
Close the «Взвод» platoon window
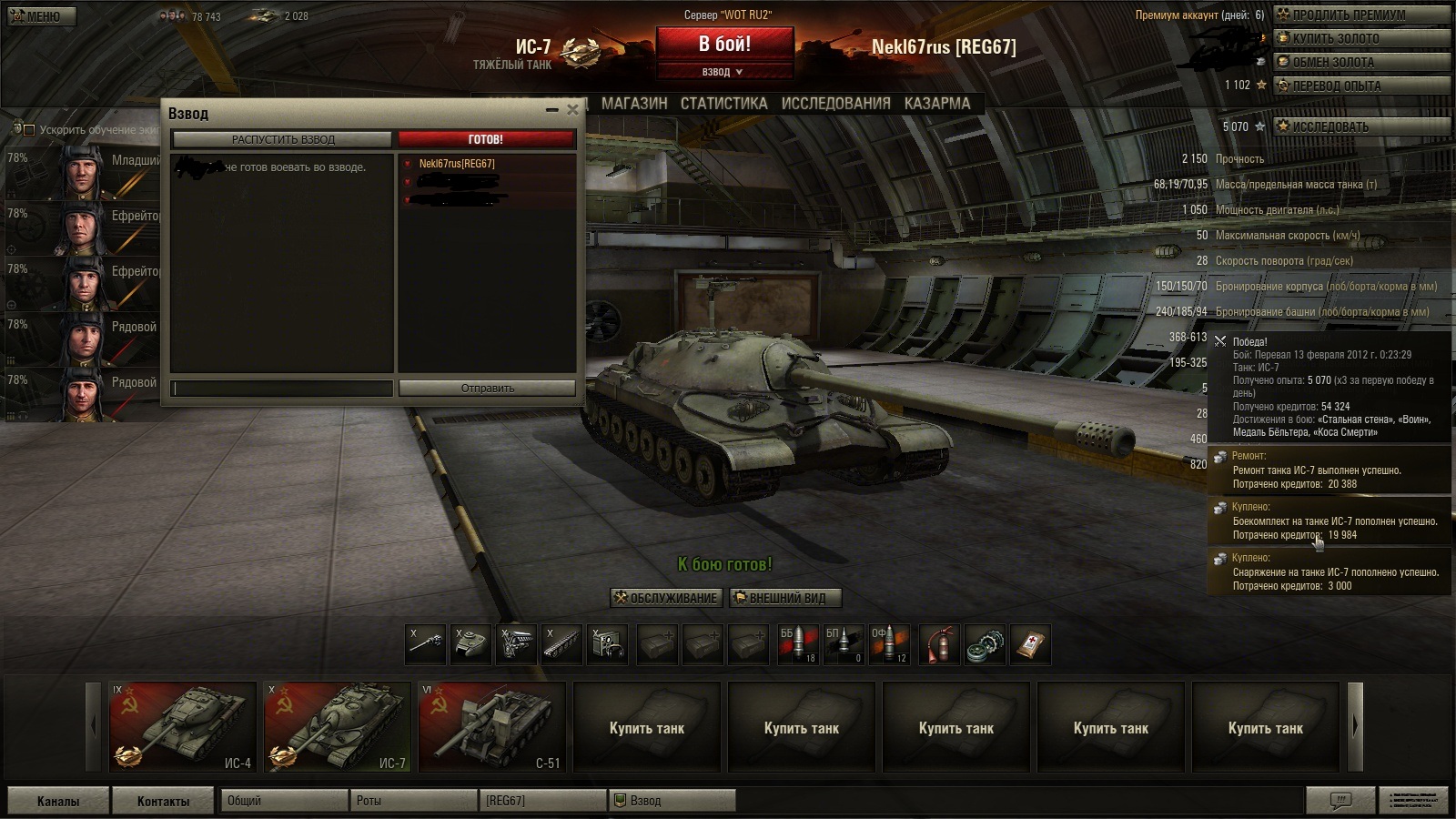(572, 110)
